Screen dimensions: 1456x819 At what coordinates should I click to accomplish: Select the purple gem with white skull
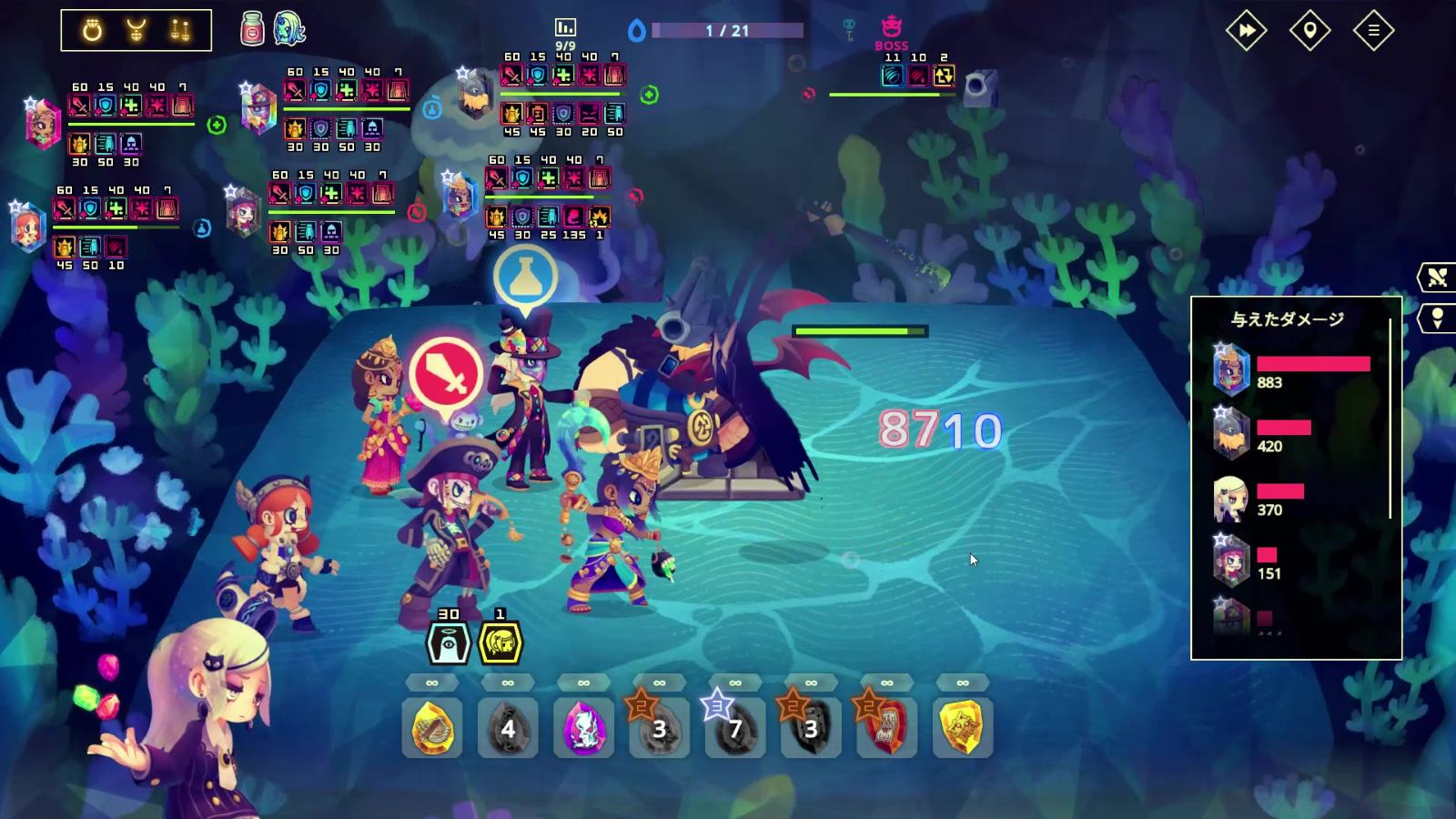[583, 727]
